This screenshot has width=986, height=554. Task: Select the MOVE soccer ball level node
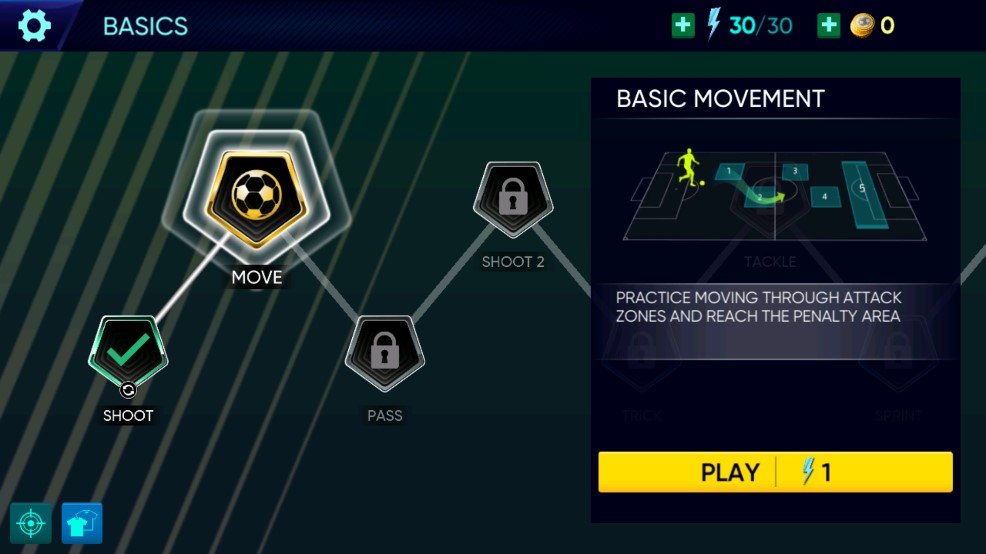257,197
